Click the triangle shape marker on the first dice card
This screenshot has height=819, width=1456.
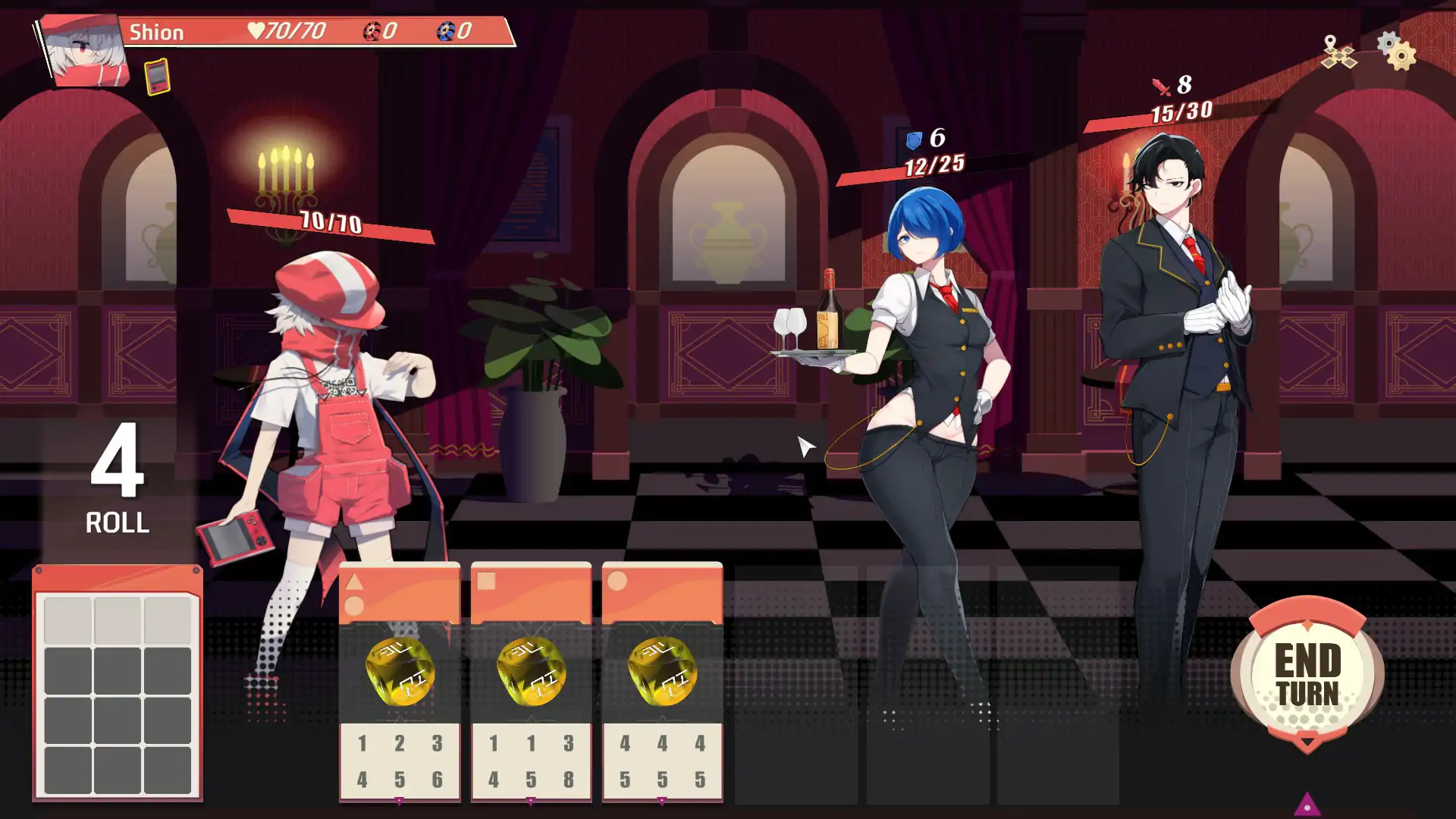coord(356,582)
